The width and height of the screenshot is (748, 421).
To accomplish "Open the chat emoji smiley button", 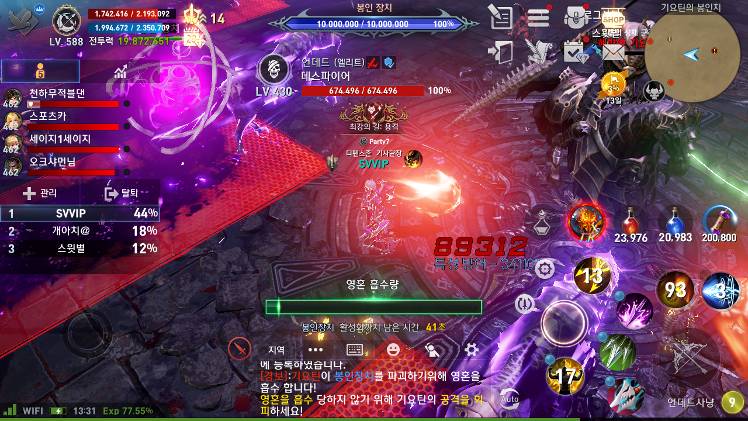I will click(393, 349).
